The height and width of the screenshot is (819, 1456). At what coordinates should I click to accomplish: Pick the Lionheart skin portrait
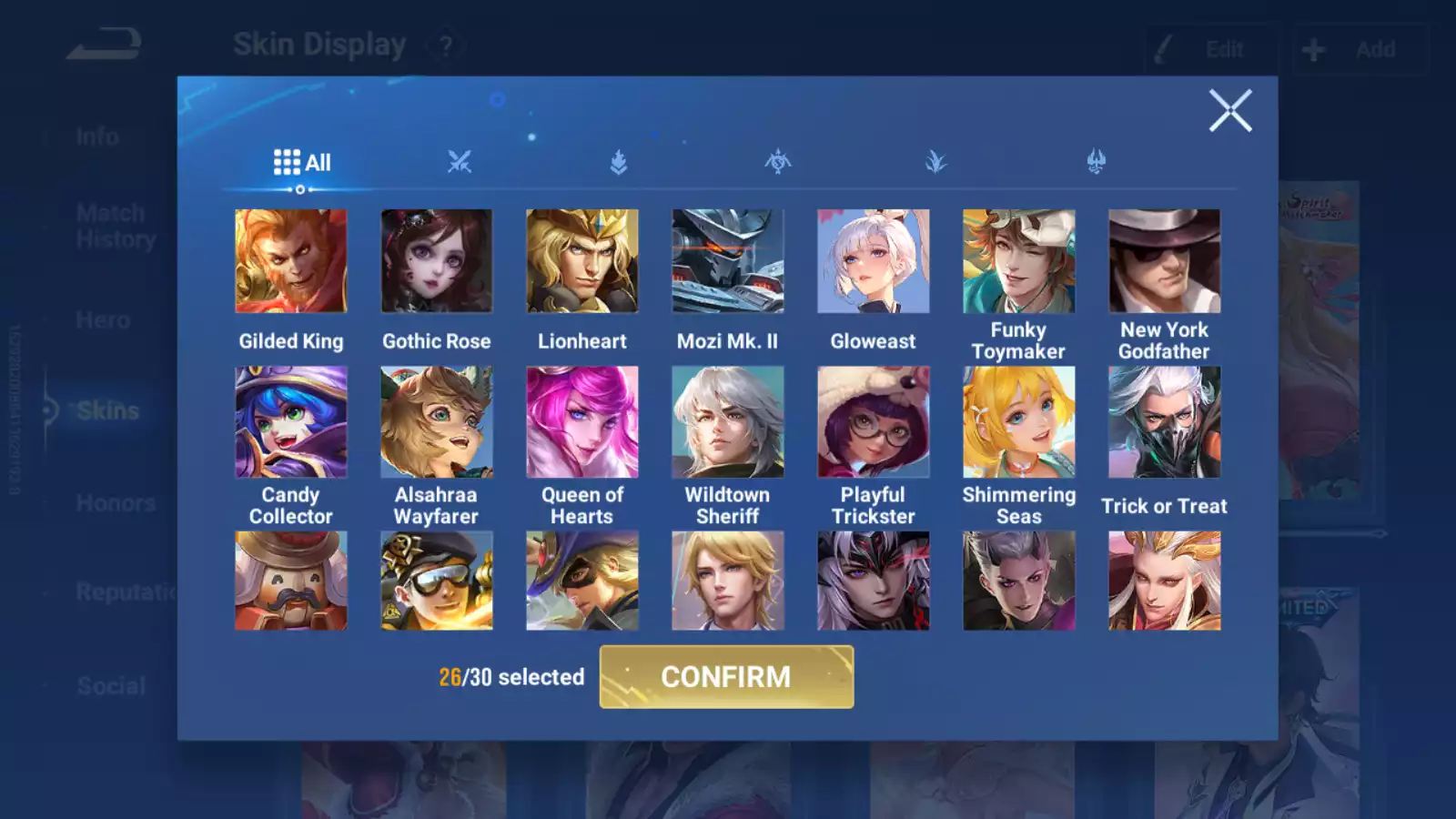[x=582, y=261]
